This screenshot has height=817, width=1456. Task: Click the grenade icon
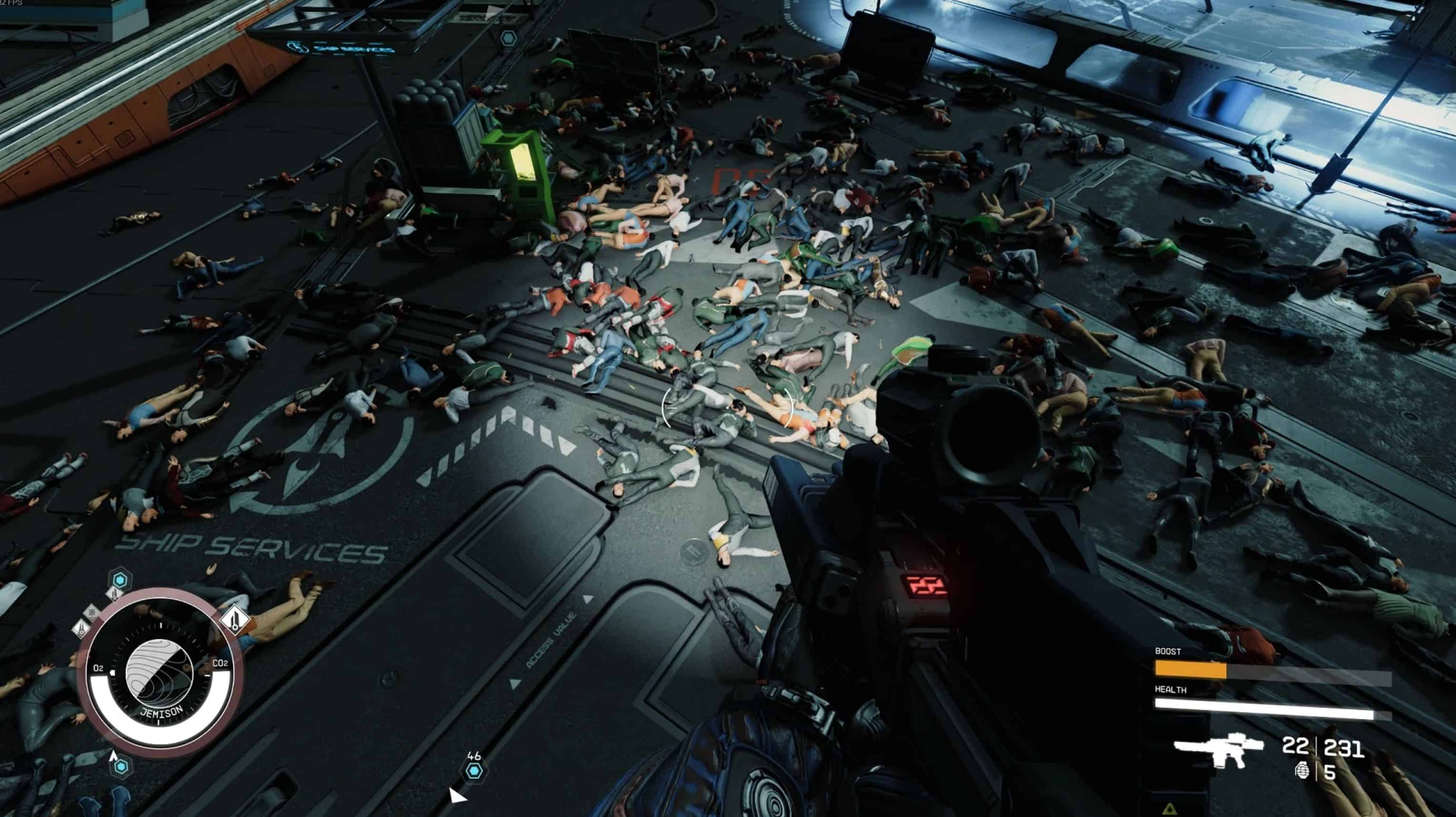(x=1302, y=770)
